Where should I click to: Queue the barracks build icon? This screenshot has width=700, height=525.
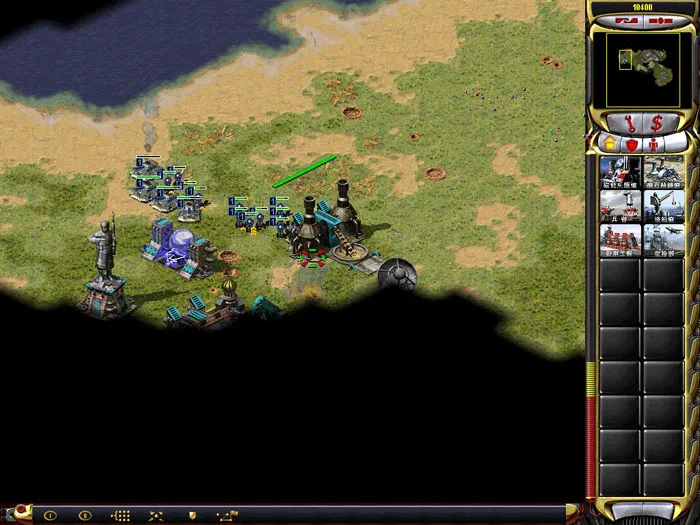click(x=620, y=206)
